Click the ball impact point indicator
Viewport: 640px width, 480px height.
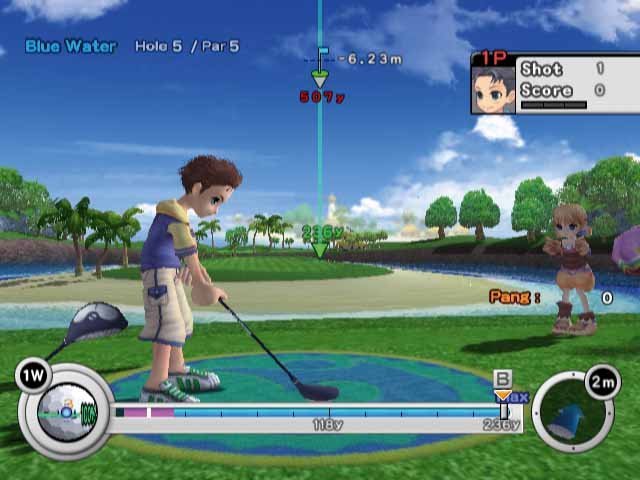coord(66,410)
